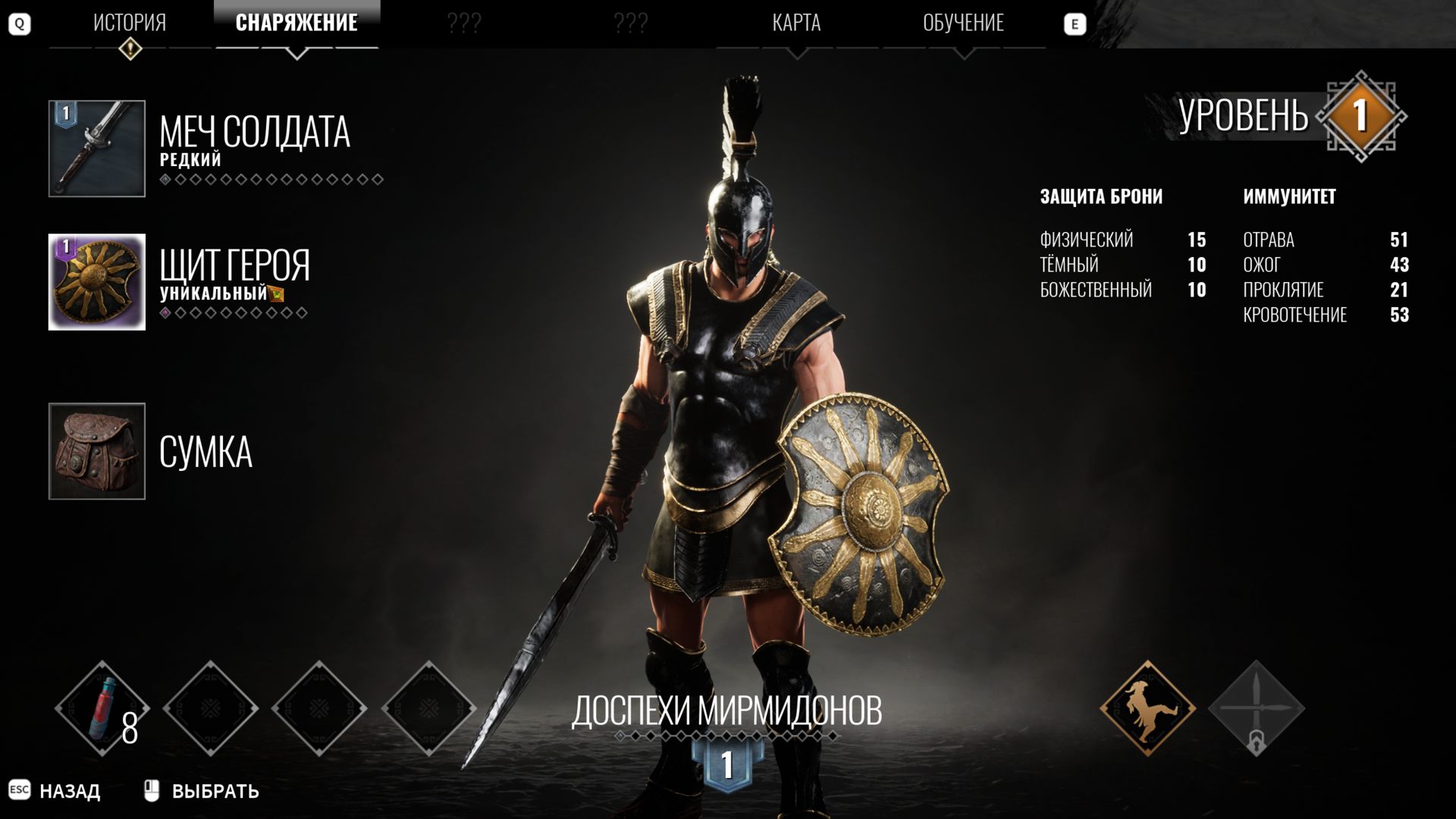1456x819 pixels.
Task: Select the Меч солдата weapon slot
Action: pyautogui.click(x=97, y=149)
